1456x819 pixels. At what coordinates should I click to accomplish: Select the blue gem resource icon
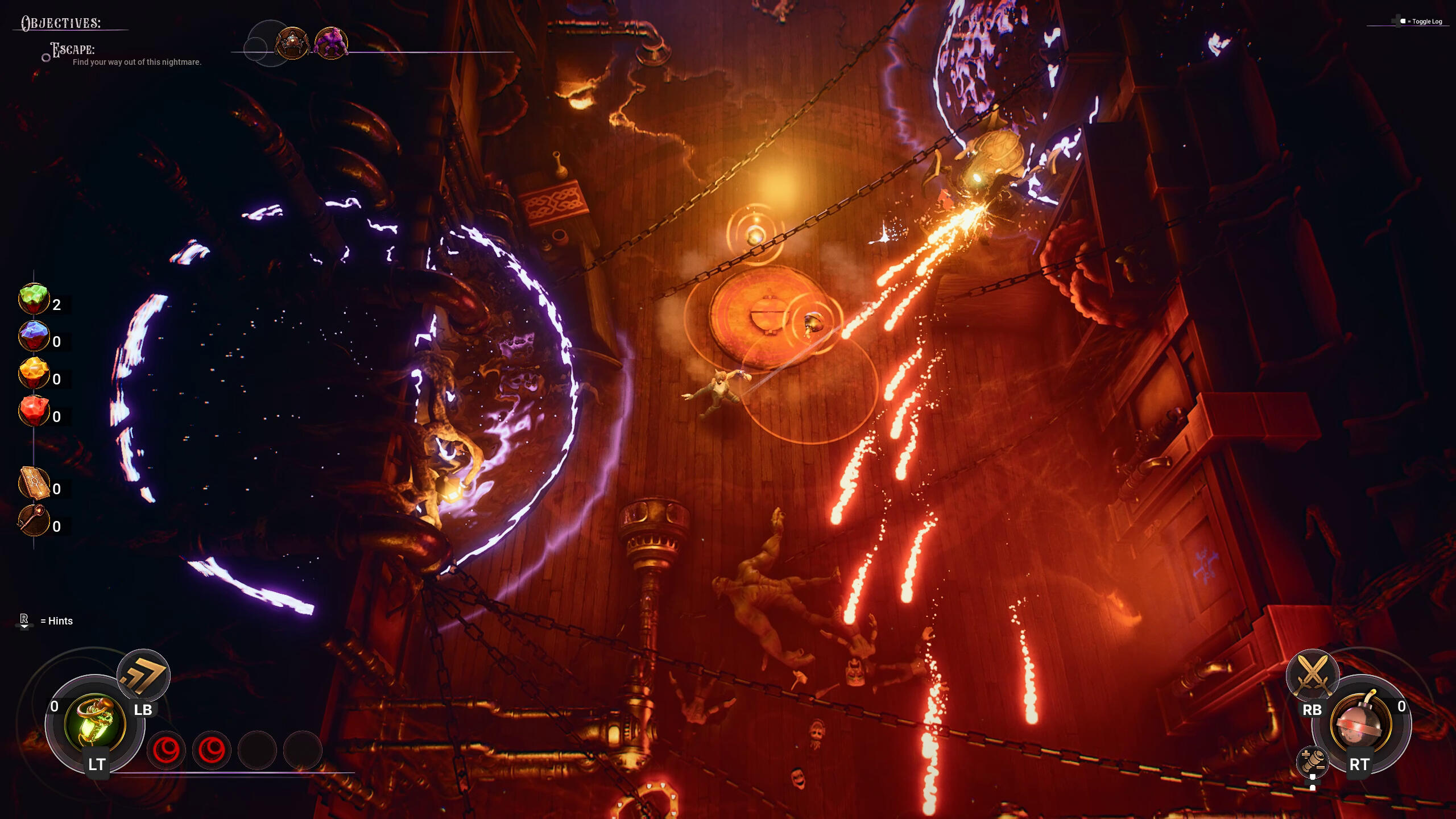(x=34, y=337)
